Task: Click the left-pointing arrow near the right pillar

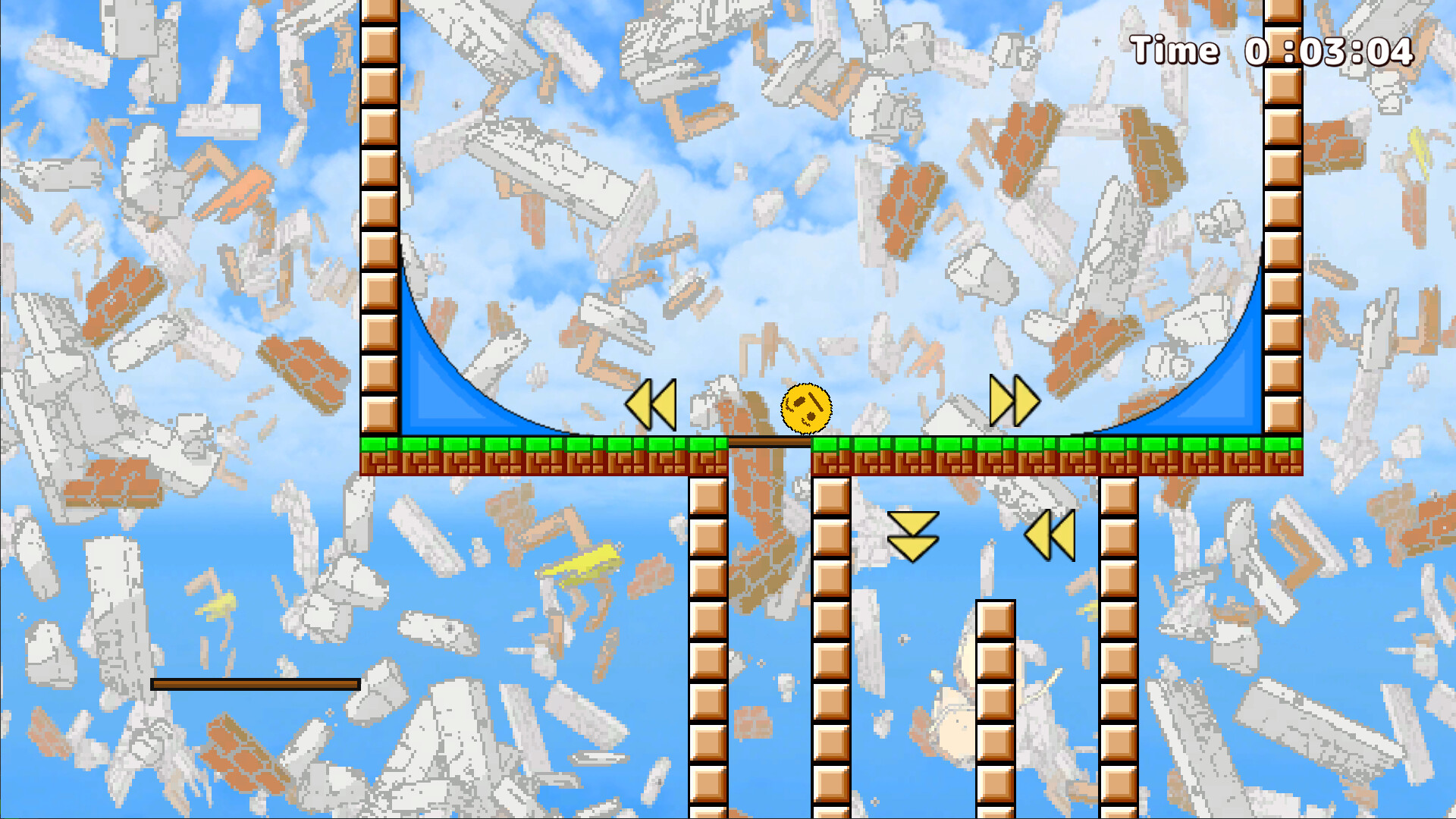Action: [x=1050, y=534]
